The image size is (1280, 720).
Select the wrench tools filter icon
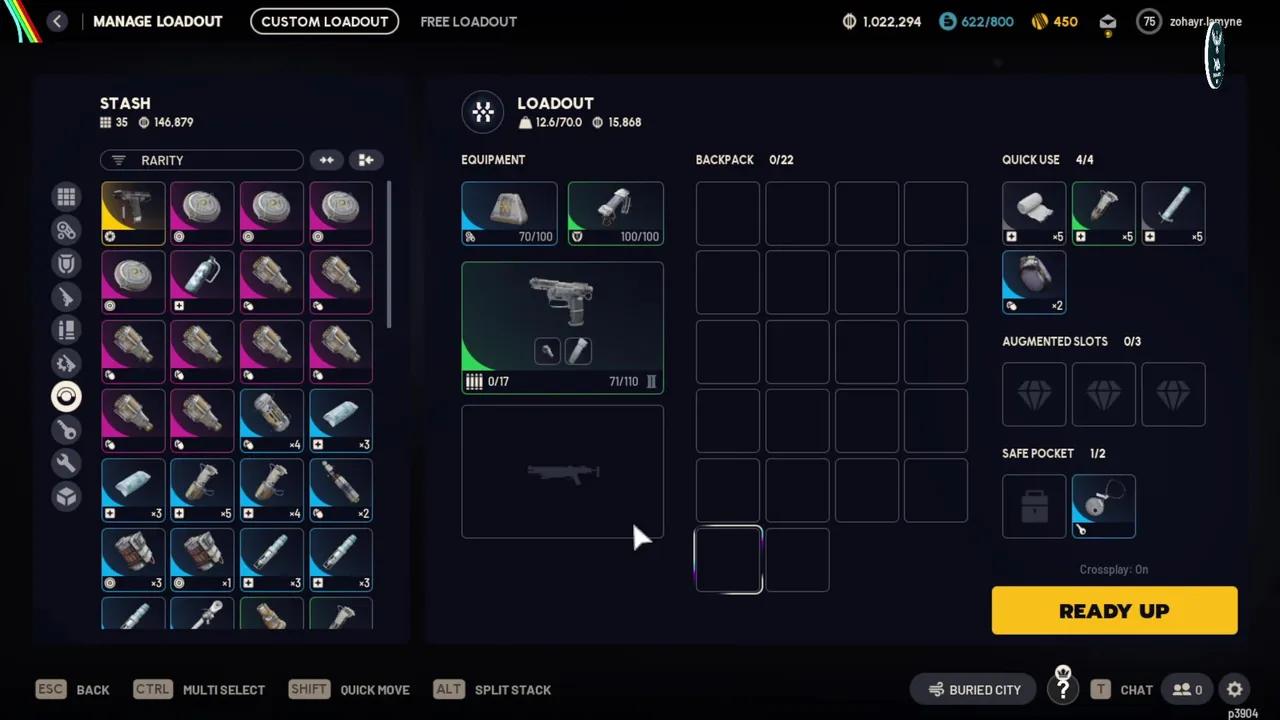tap(66, 463)
